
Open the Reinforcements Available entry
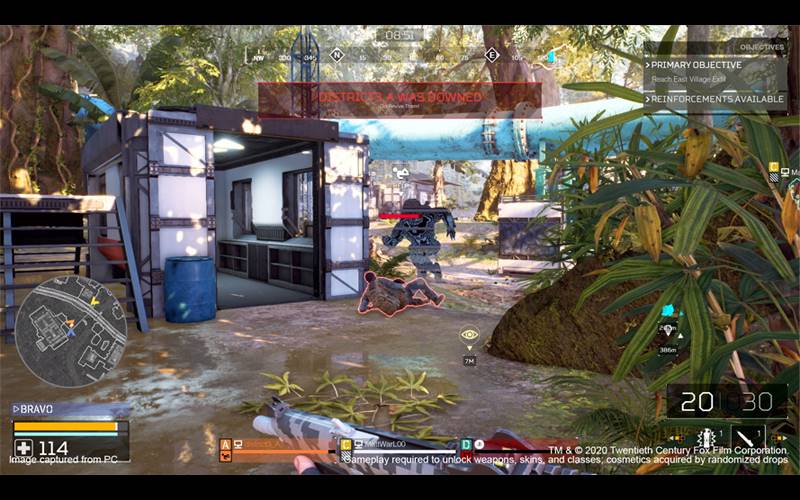click(x=717, y=99)
